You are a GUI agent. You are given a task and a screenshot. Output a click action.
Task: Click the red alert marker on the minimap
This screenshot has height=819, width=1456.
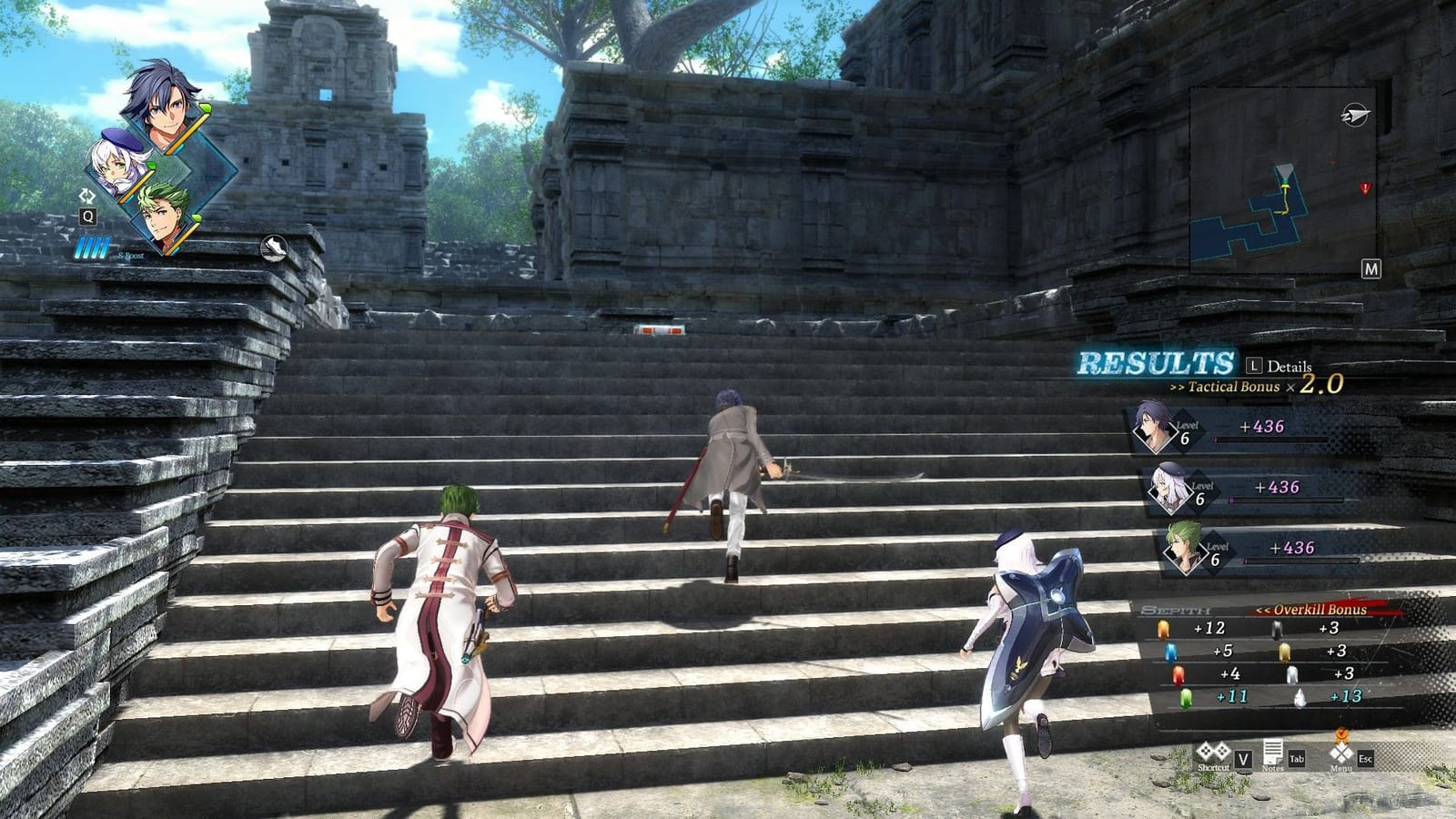1366,188
